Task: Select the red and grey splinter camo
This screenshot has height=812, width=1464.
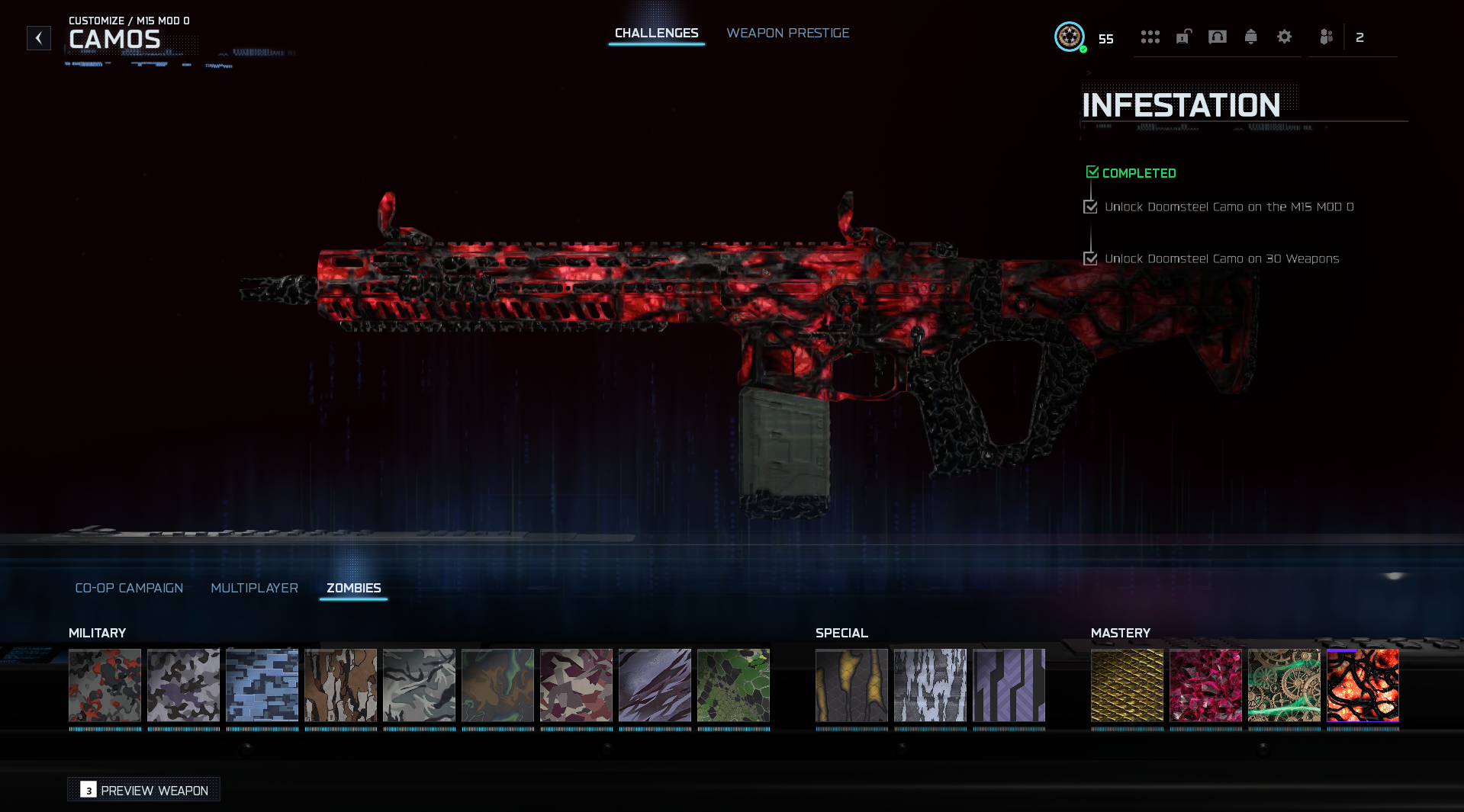Action: pyautogui.click(x=105, y=685)
